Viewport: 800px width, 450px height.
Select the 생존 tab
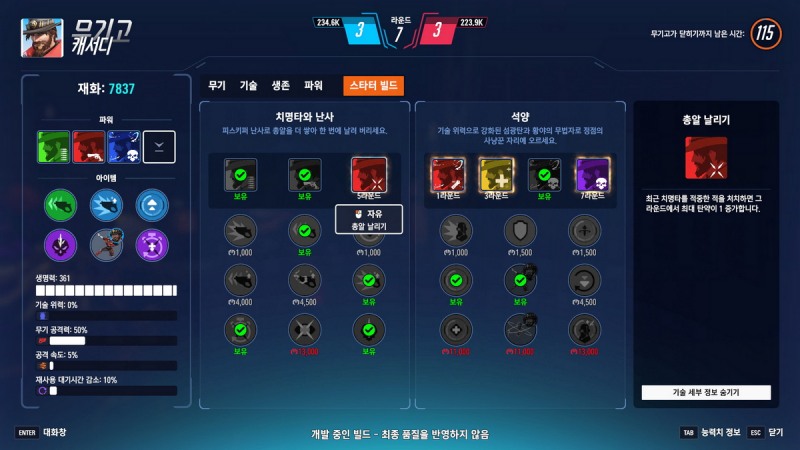point(280,86)
